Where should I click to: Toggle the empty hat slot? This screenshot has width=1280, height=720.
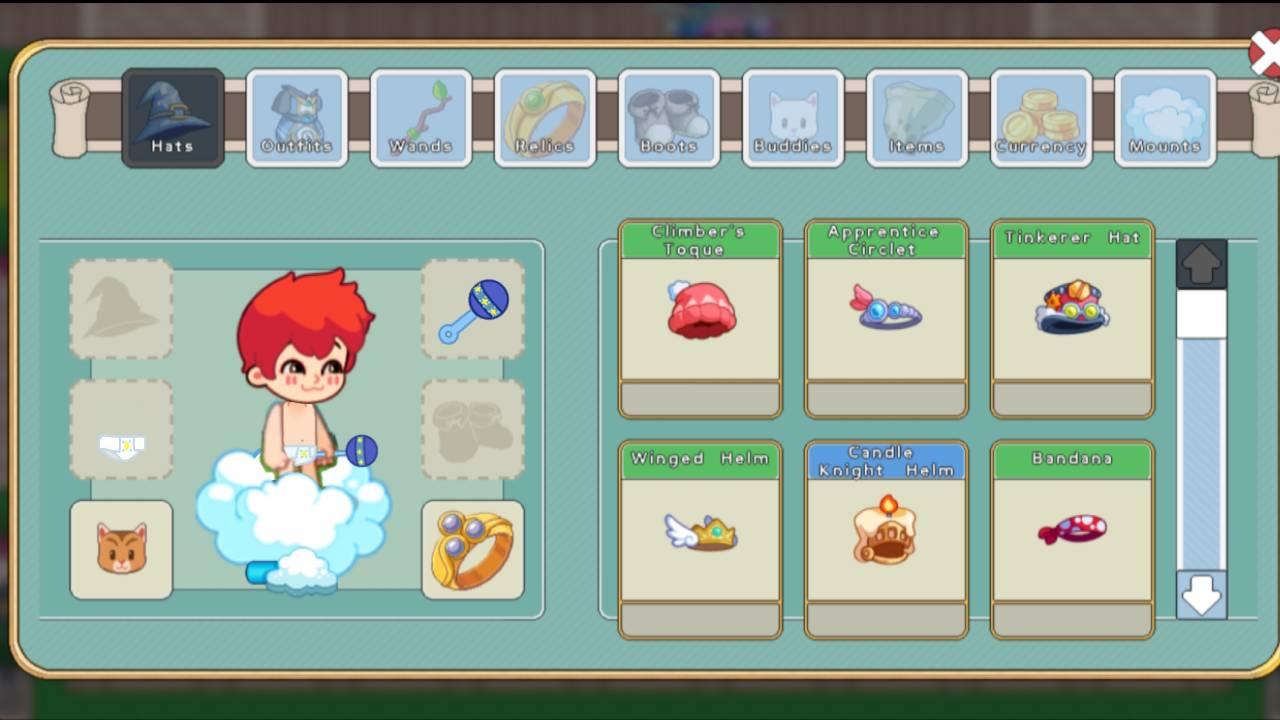(120, 307)
